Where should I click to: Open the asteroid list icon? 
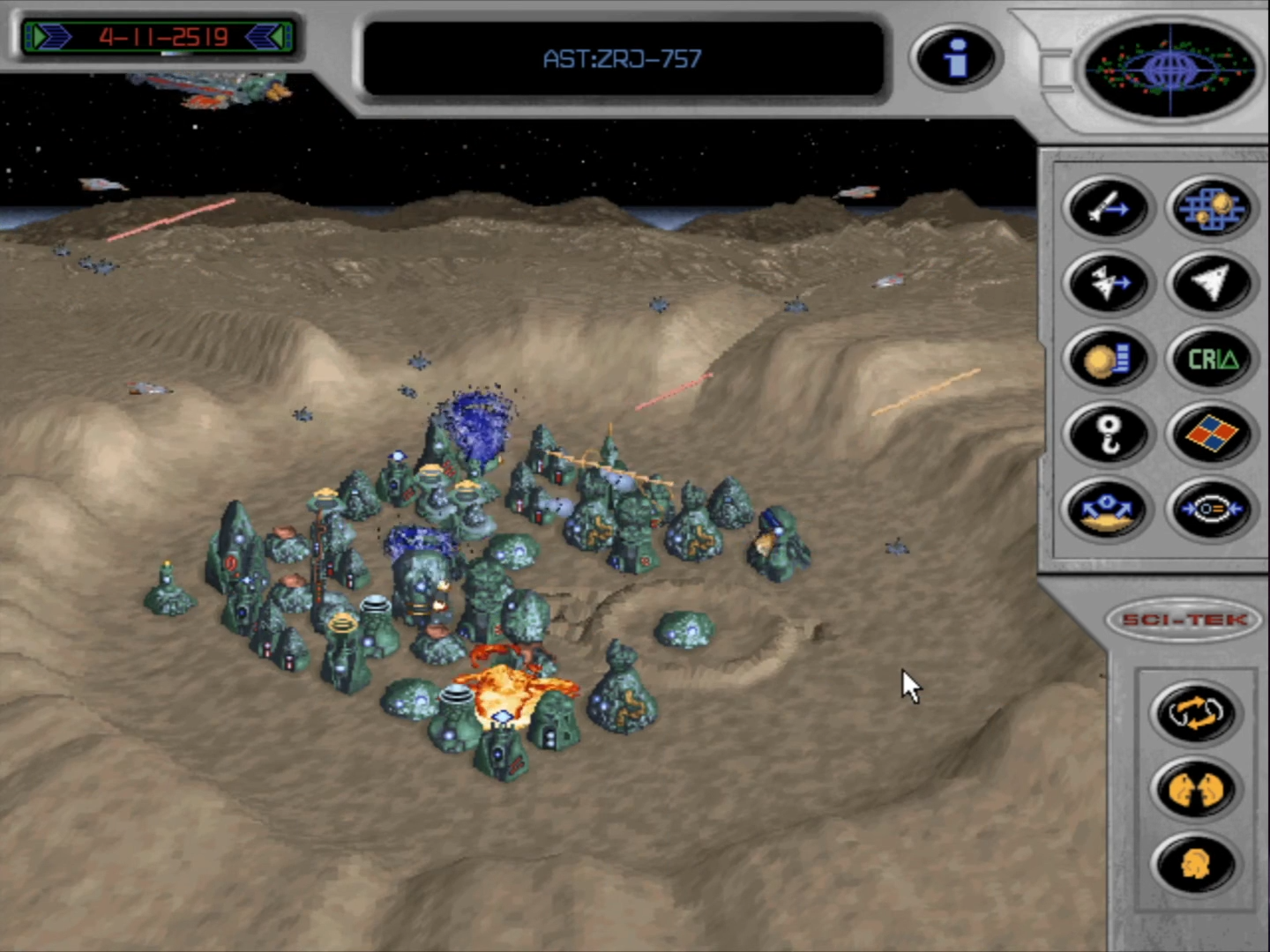click(1108, 359)
